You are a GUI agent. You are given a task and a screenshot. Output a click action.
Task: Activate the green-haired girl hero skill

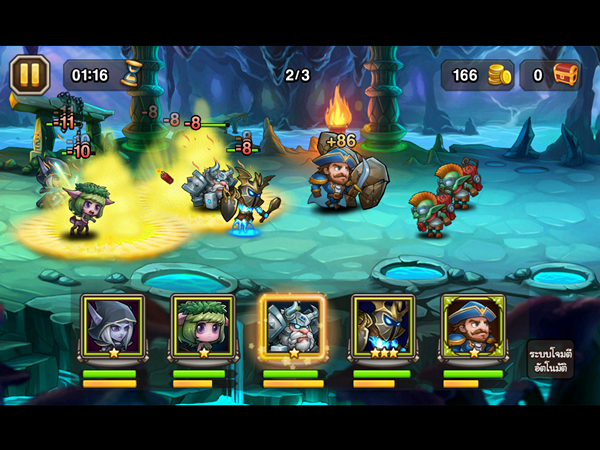point(201,326)
